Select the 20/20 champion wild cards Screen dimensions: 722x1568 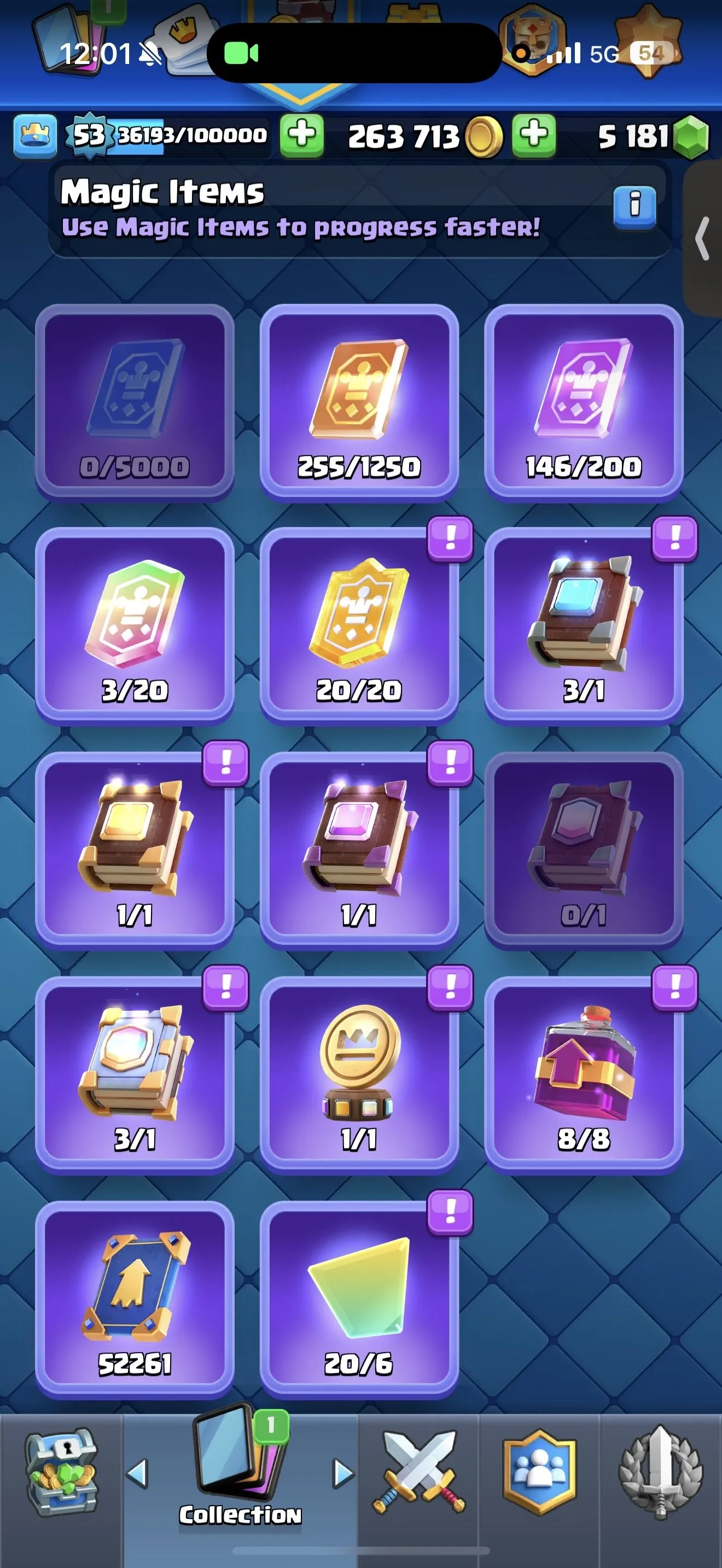click(x=359, y=621)
